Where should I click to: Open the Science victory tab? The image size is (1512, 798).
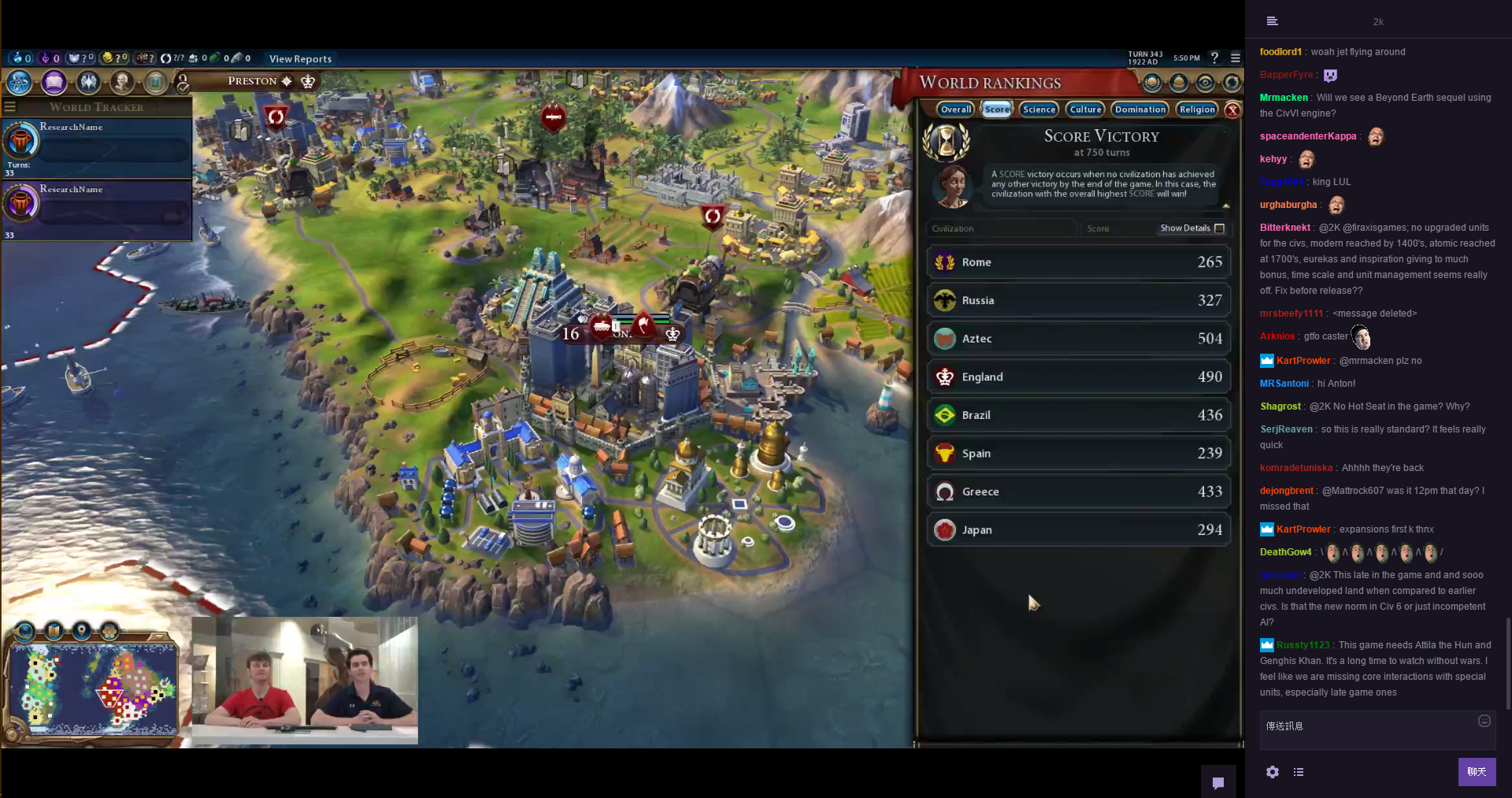[x=1039, y=109]
